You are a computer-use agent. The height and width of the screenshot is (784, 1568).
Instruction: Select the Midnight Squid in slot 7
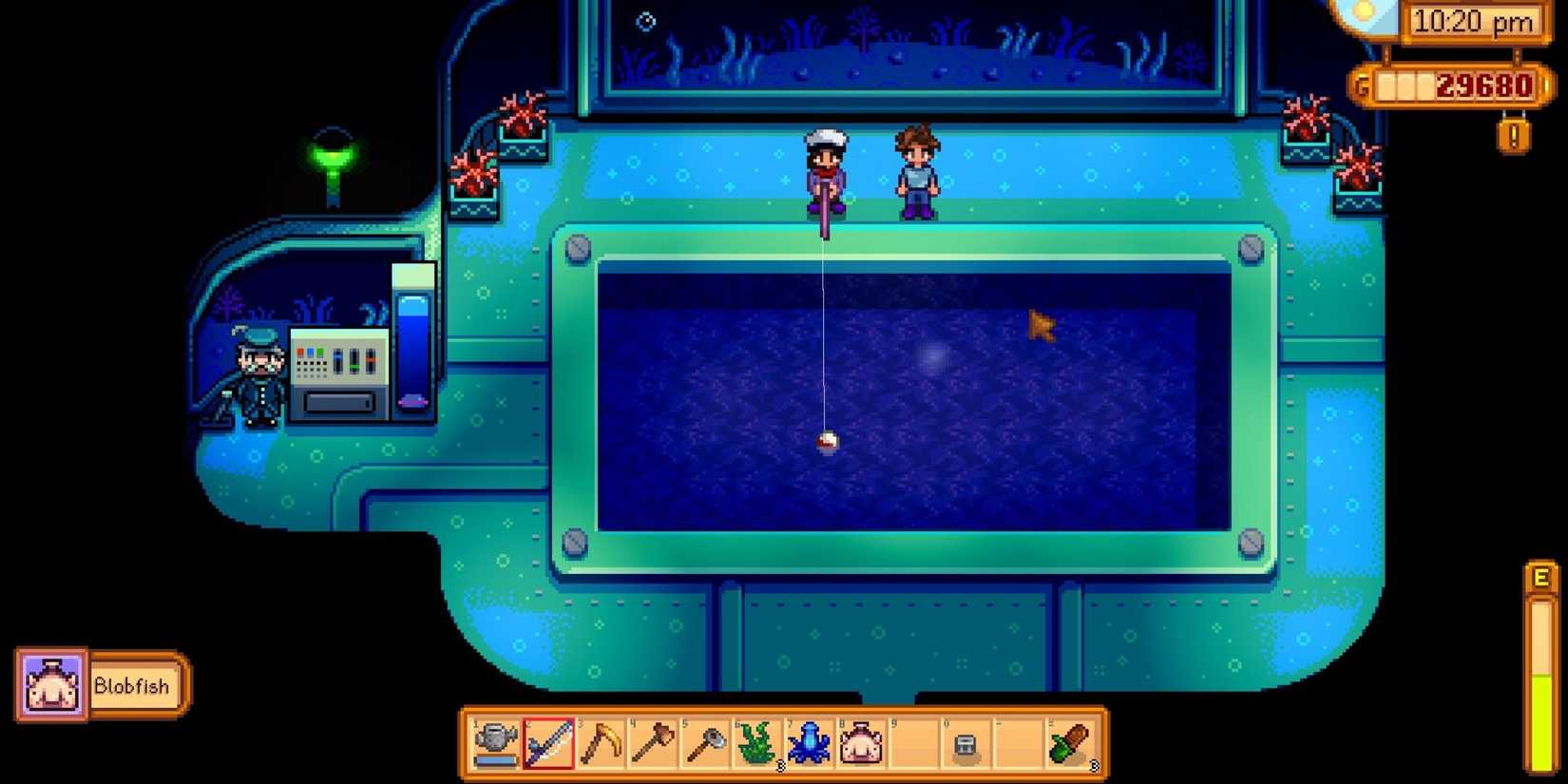(811, 748)
